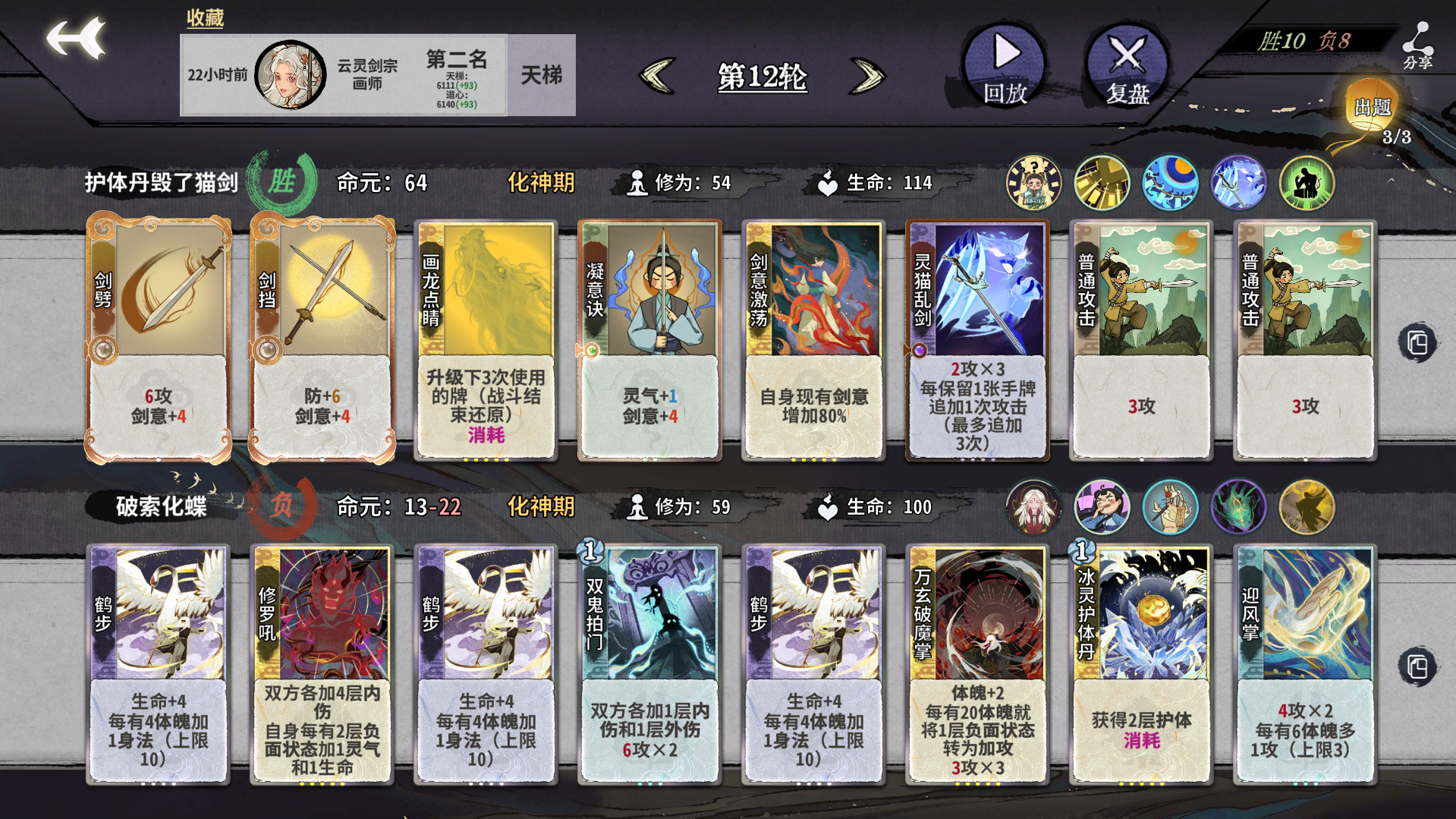Viewport: 1456px width, 819px height.
Task: Click the back arrow in the top-left corner
Action: coord(76,38)
